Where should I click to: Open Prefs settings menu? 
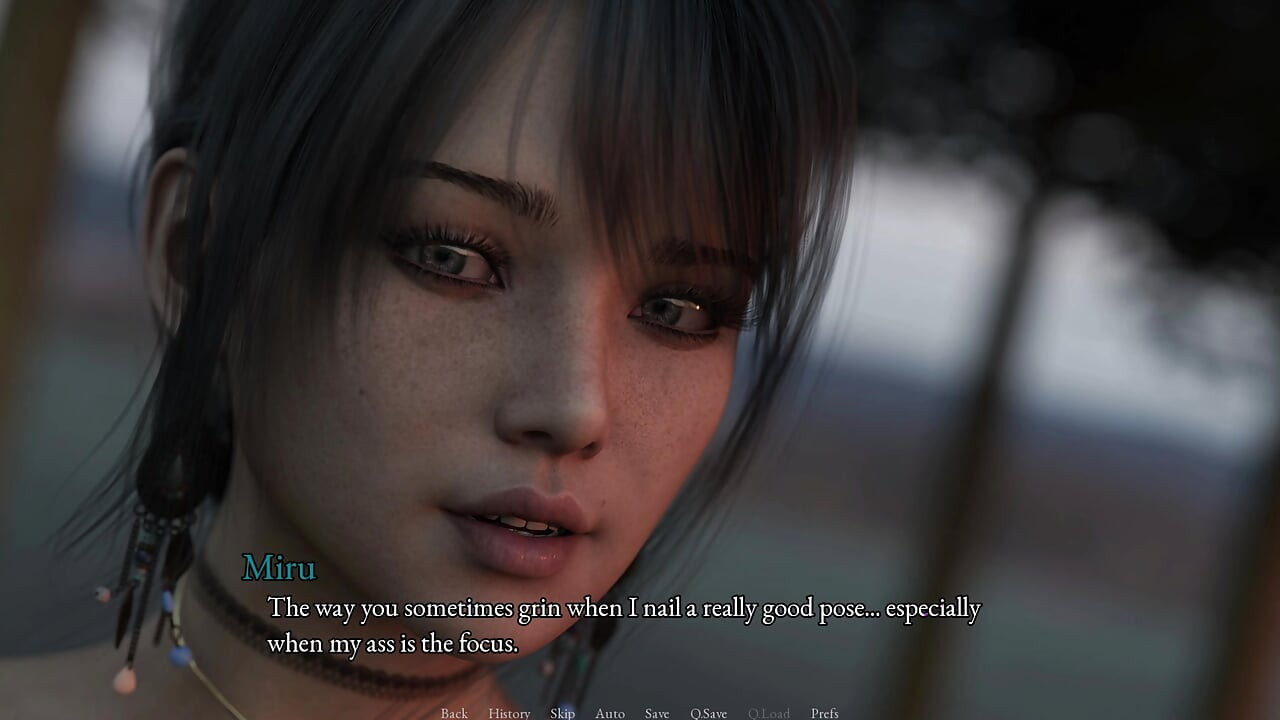[x=825, y=713]
